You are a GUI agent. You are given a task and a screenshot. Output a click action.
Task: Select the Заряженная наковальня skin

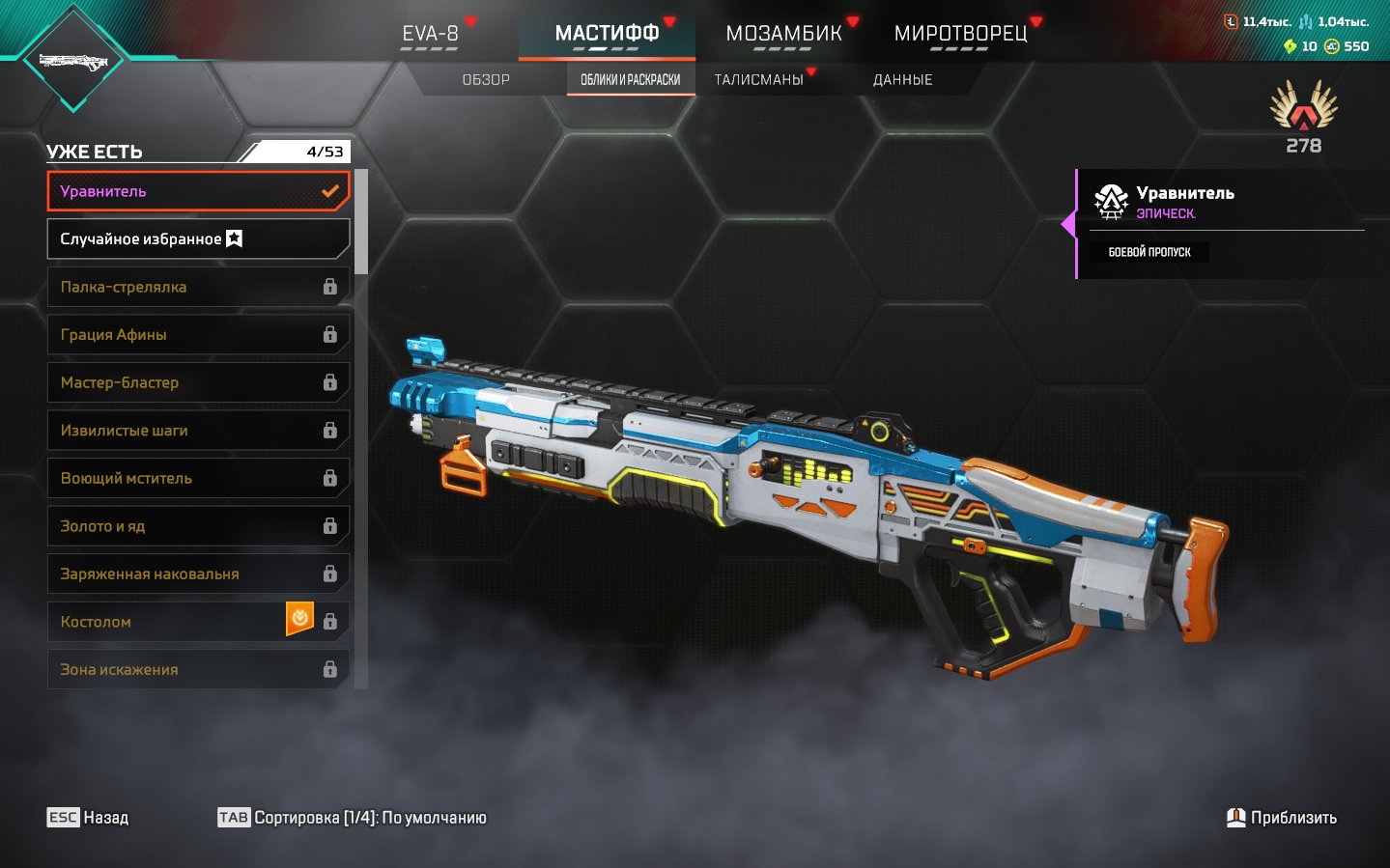pyautogui.click(x=198, y=574)
